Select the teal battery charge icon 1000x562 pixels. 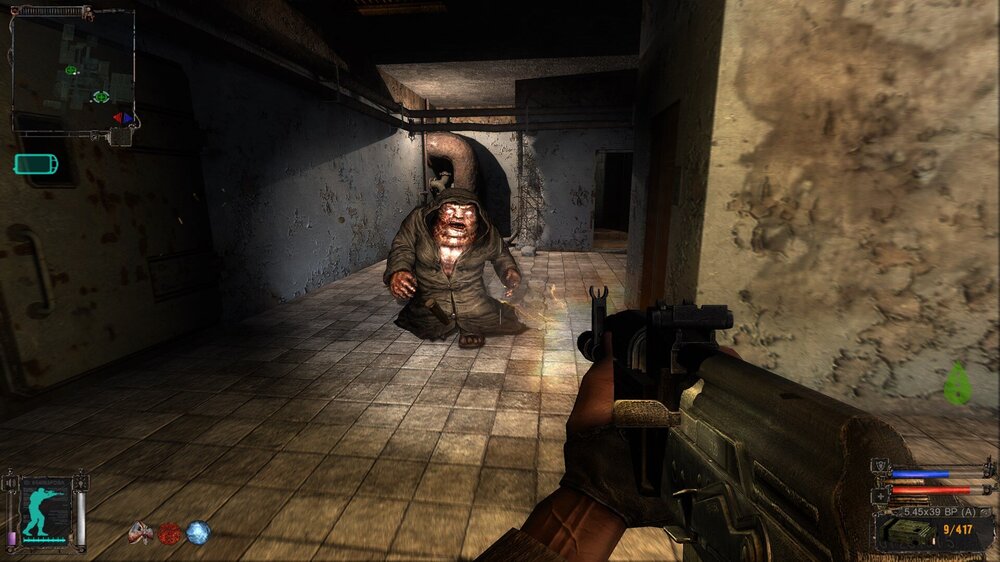36,164
